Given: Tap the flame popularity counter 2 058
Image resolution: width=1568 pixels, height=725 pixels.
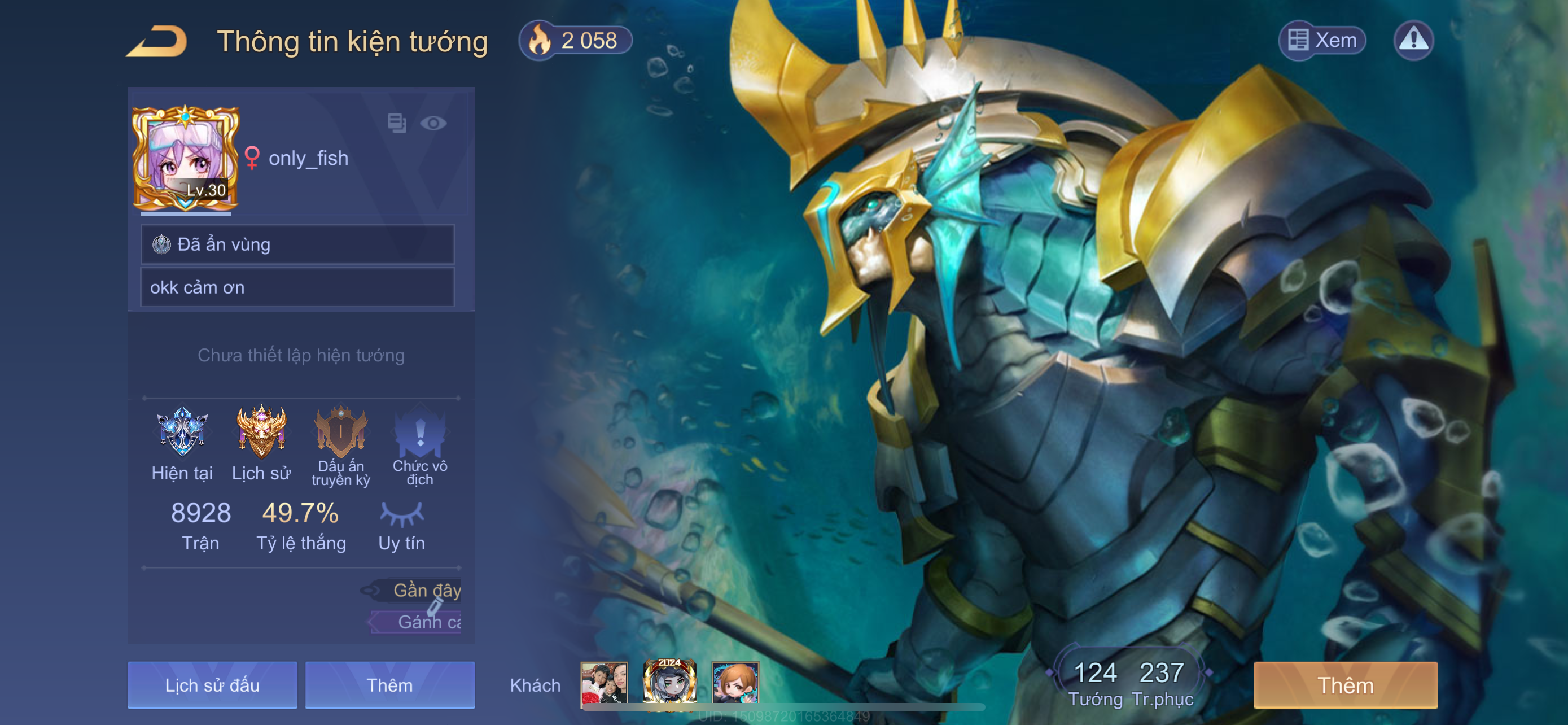Looking at the screenshot, I should point(575,41).
